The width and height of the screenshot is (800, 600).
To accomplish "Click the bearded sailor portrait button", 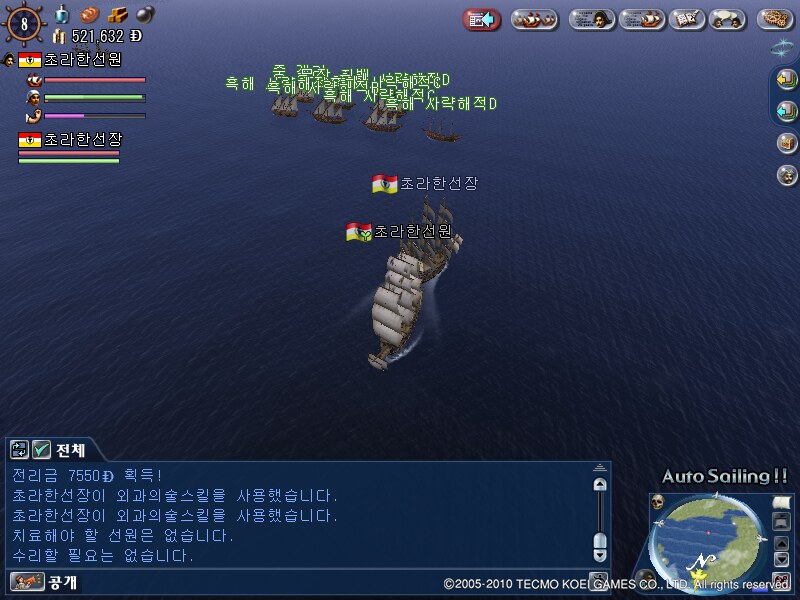I will [x=787, y=175].
